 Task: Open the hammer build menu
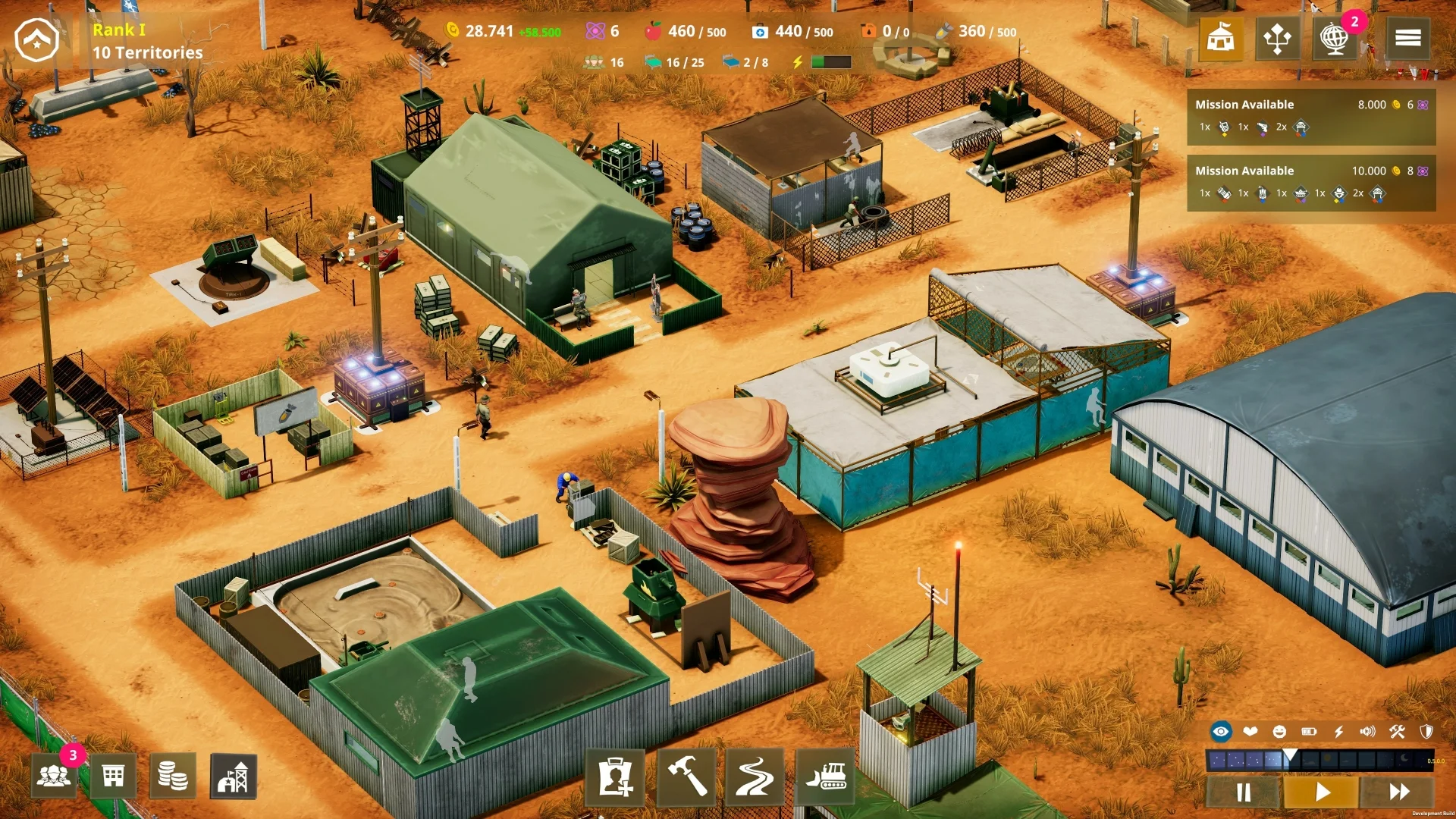point(686,776)
